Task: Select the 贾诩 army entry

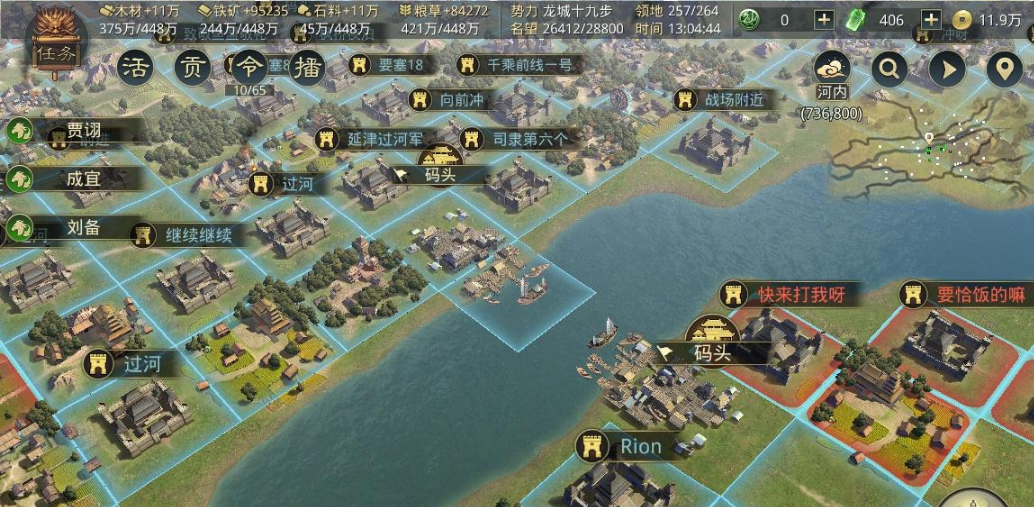Action: [82, 131]
